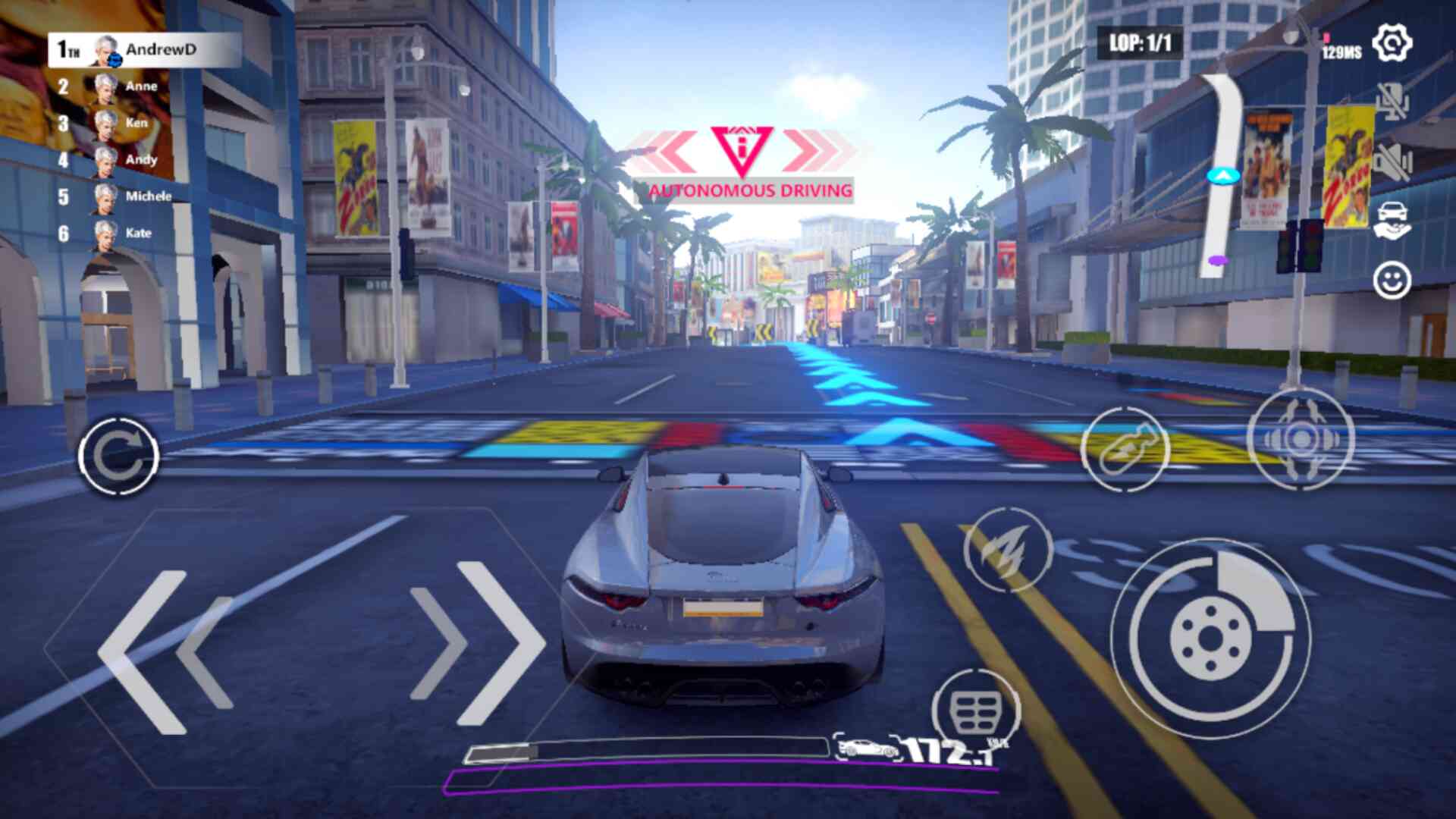Hit the large brake disc button

point(1210,638)
